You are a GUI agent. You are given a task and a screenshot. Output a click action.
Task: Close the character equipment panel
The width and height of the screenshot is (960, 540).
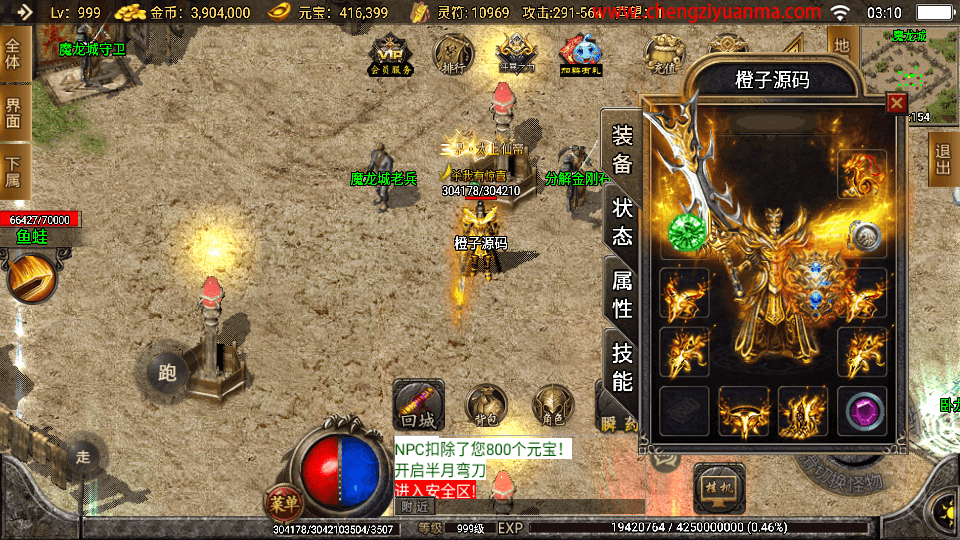(896, 103)
